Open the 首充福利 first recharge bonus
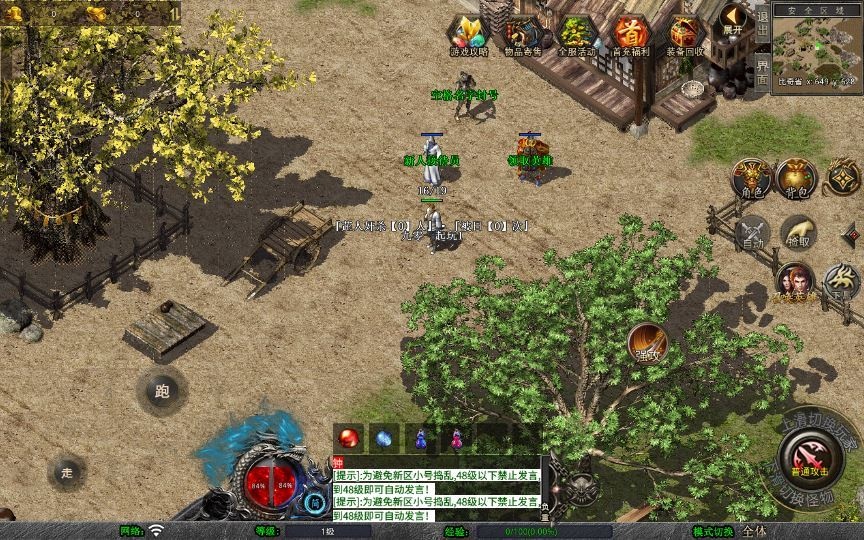Screen dimensions: 864x540 (630, 34)
